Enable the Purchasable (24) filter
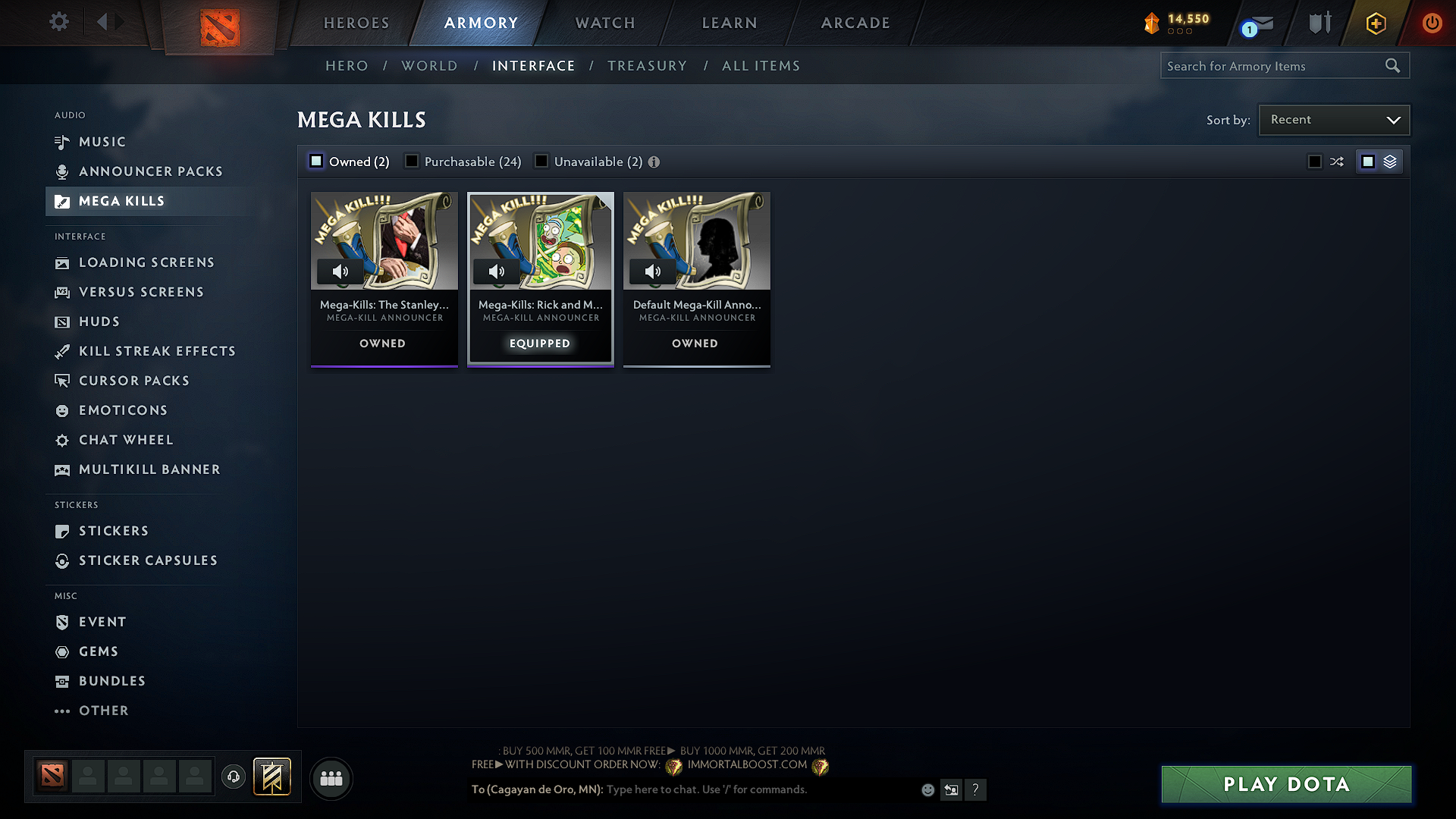The height and width of the screenshot is (819, 1456). click(x=412, y=161)
